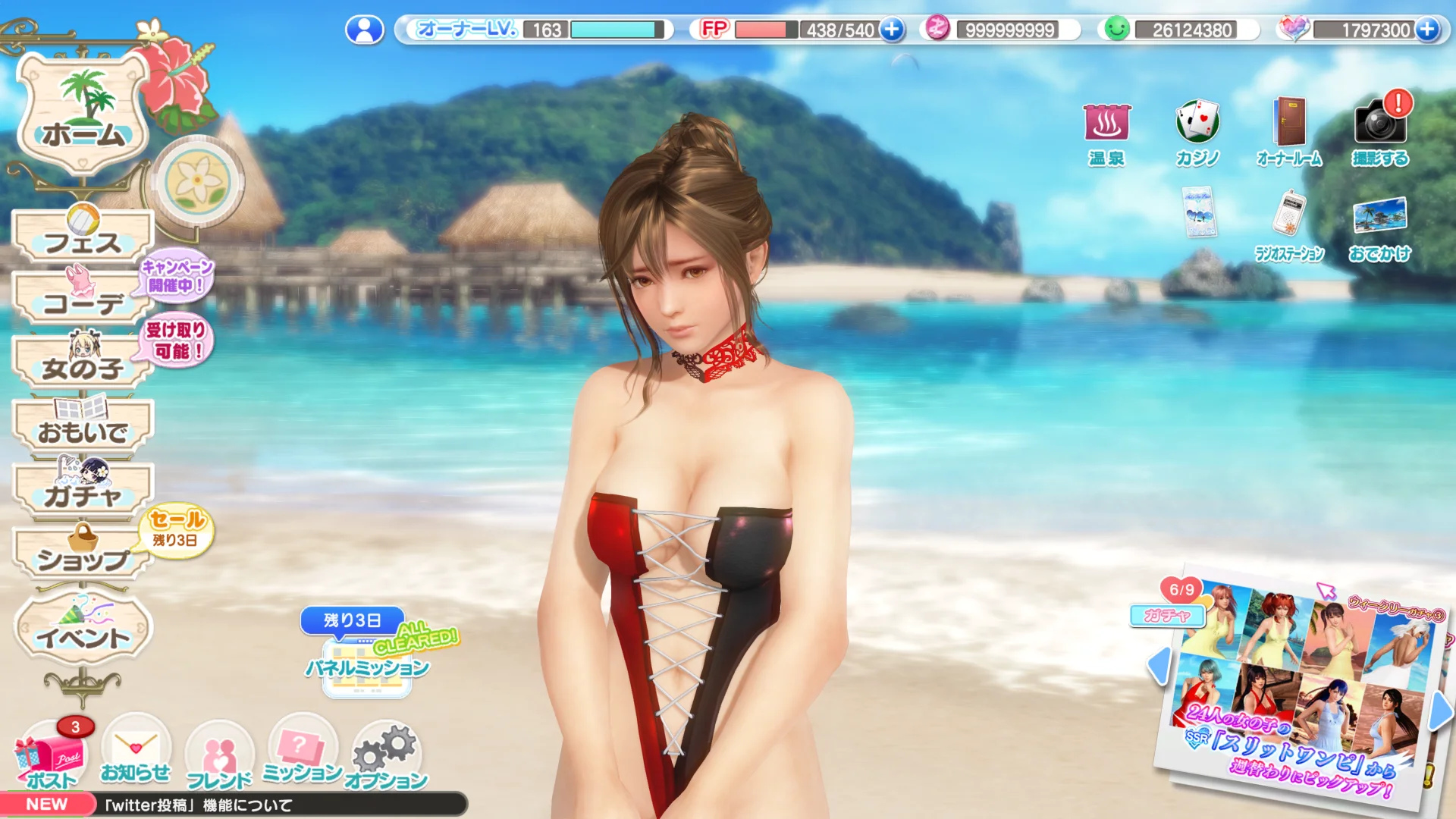Show the next gacha banner with right arrow
This screenshot has height=819, width=1456.
tap(1440, 713)
